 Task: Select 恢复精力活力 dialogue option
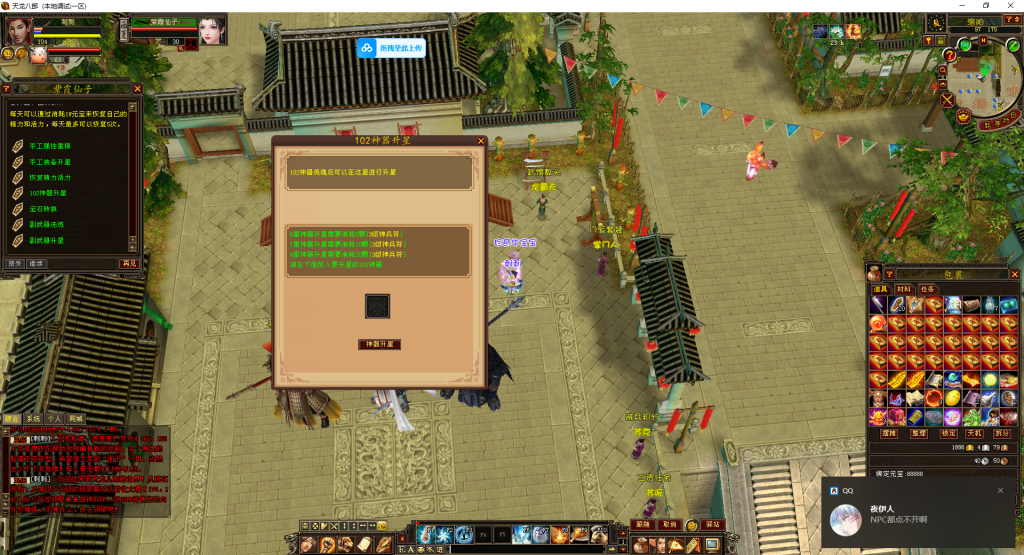tap(50, 177)
